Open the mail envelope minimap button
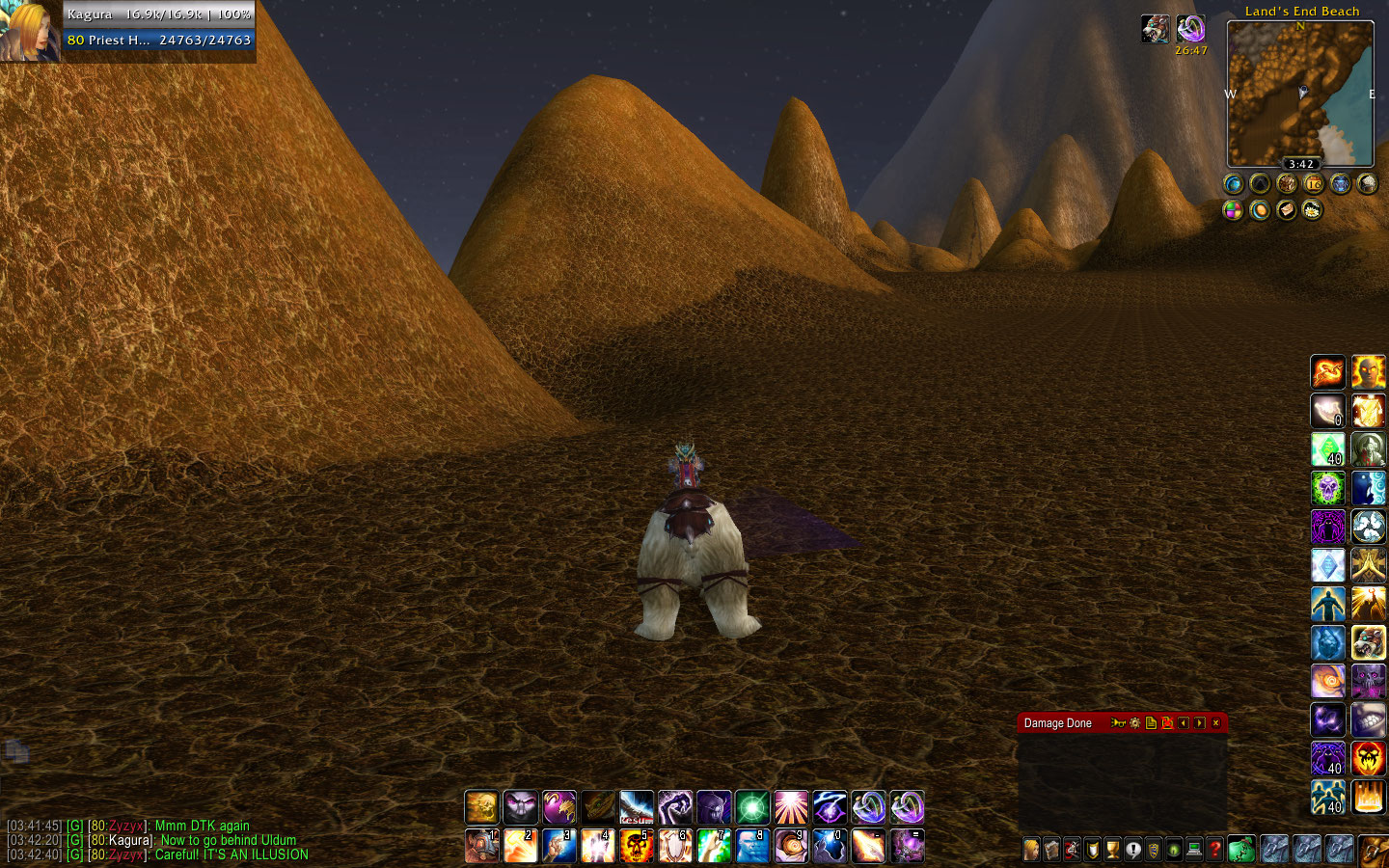 pos(1287,210)
